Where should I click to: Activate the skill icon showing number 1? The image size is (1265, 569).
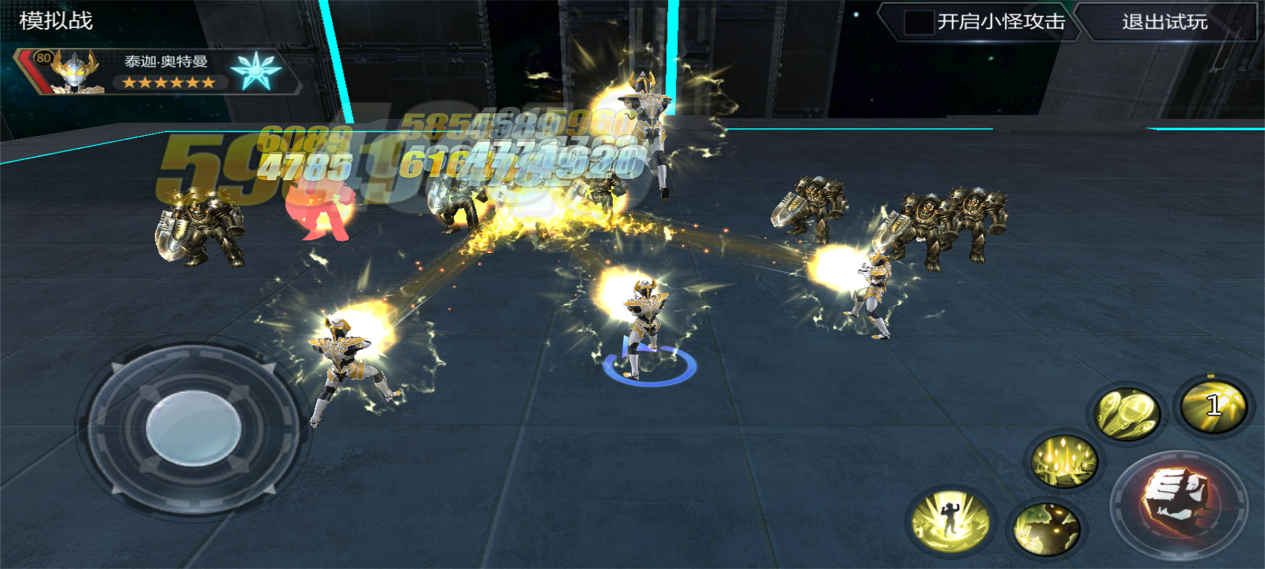[x=1212, y=405]
